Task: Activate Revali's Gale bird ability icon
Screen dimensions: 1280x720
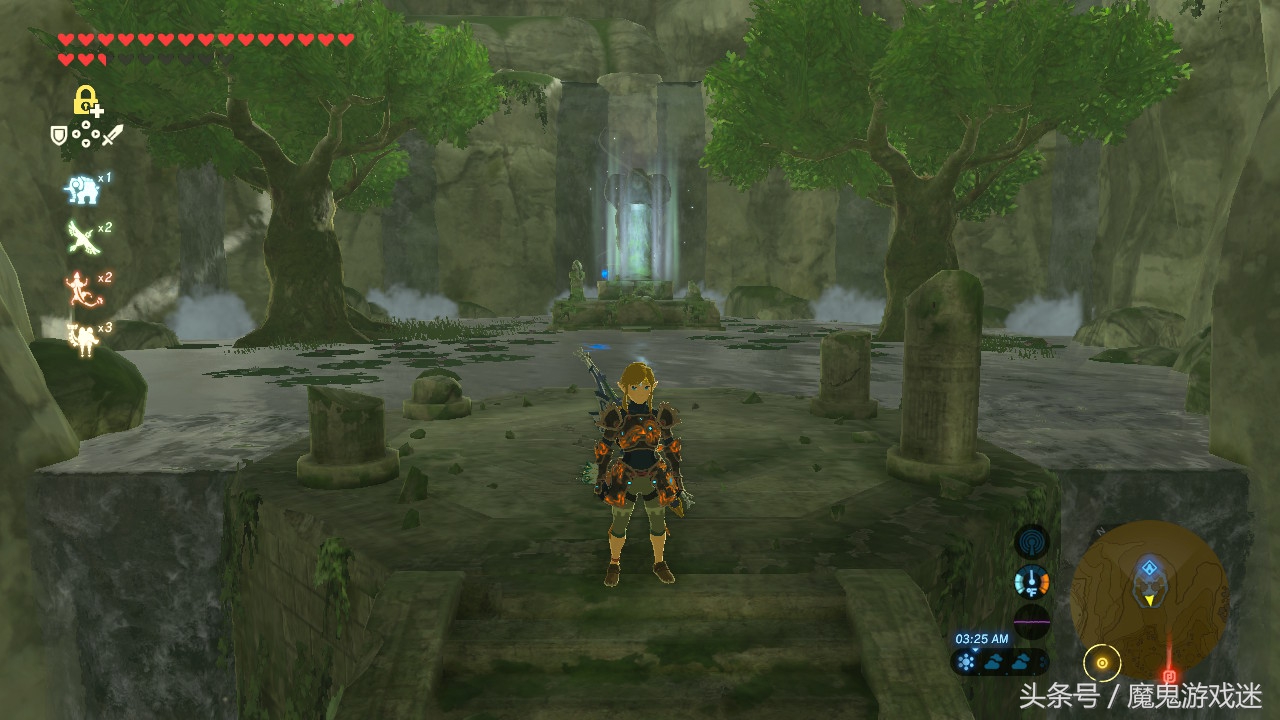Action: pos(81,237)
